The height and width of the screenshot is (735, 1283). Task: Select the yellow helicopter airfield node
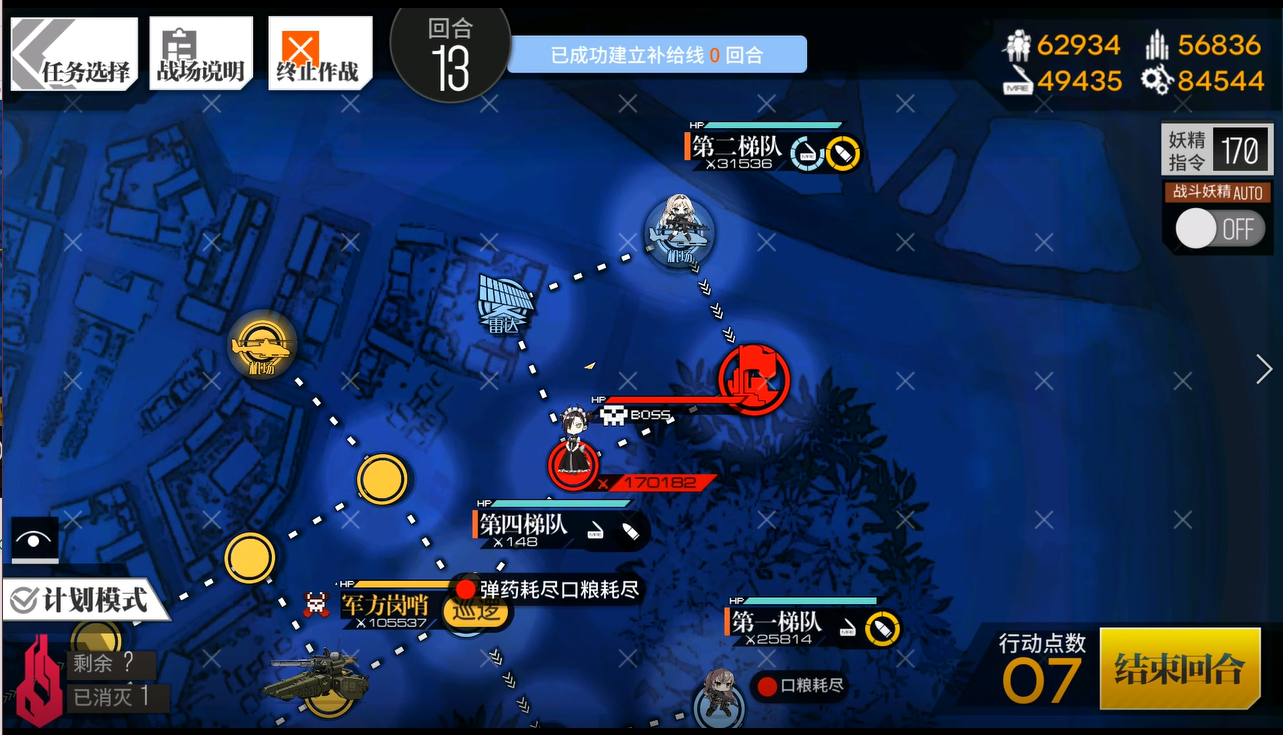pyautogui.click(x=261, y=346)
